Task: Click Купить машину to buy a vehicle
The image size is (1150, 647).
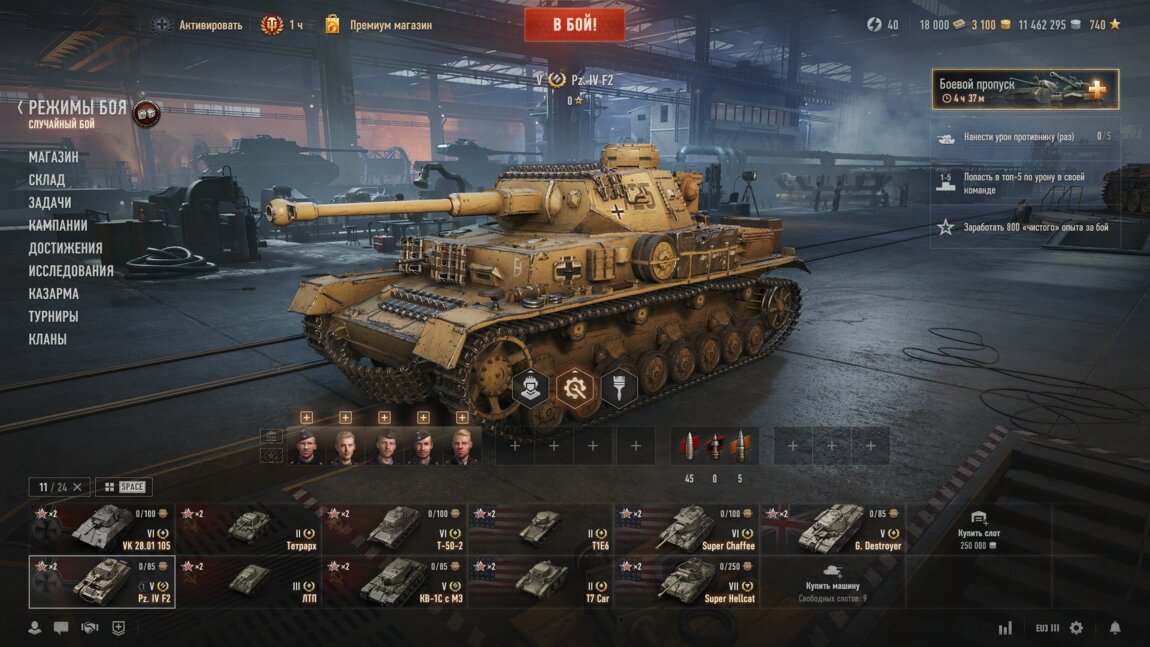Action: [x=832, y=582]
